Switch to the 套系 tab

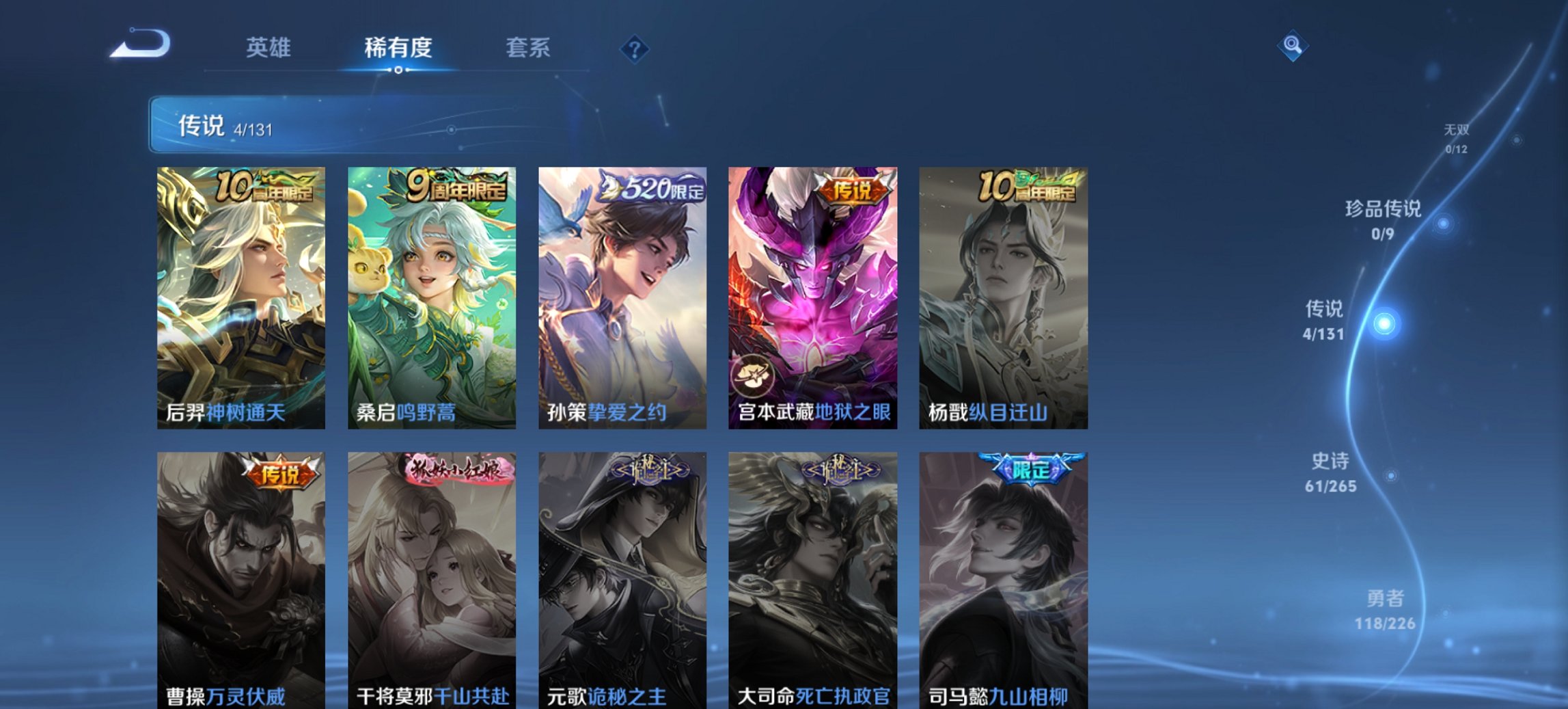[528, 48]
